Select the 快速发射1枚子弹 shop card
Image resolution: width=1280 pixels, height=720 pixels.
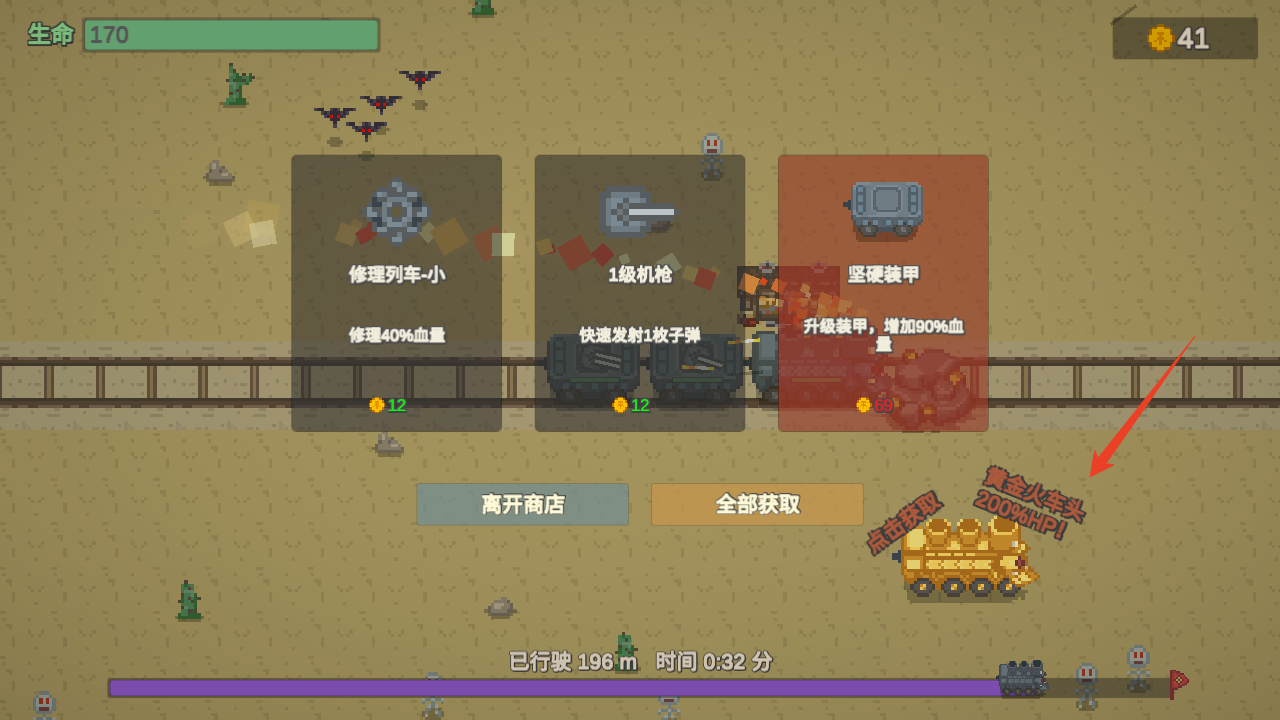click(x=639, y=293)
